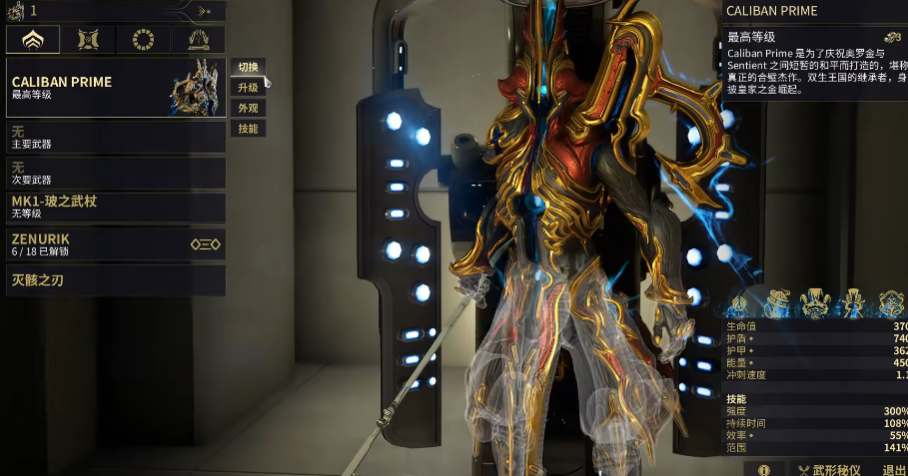Open the 技能 abilities menu
The width and height of the screenshot is (908, 476).
tap(248, 129)
